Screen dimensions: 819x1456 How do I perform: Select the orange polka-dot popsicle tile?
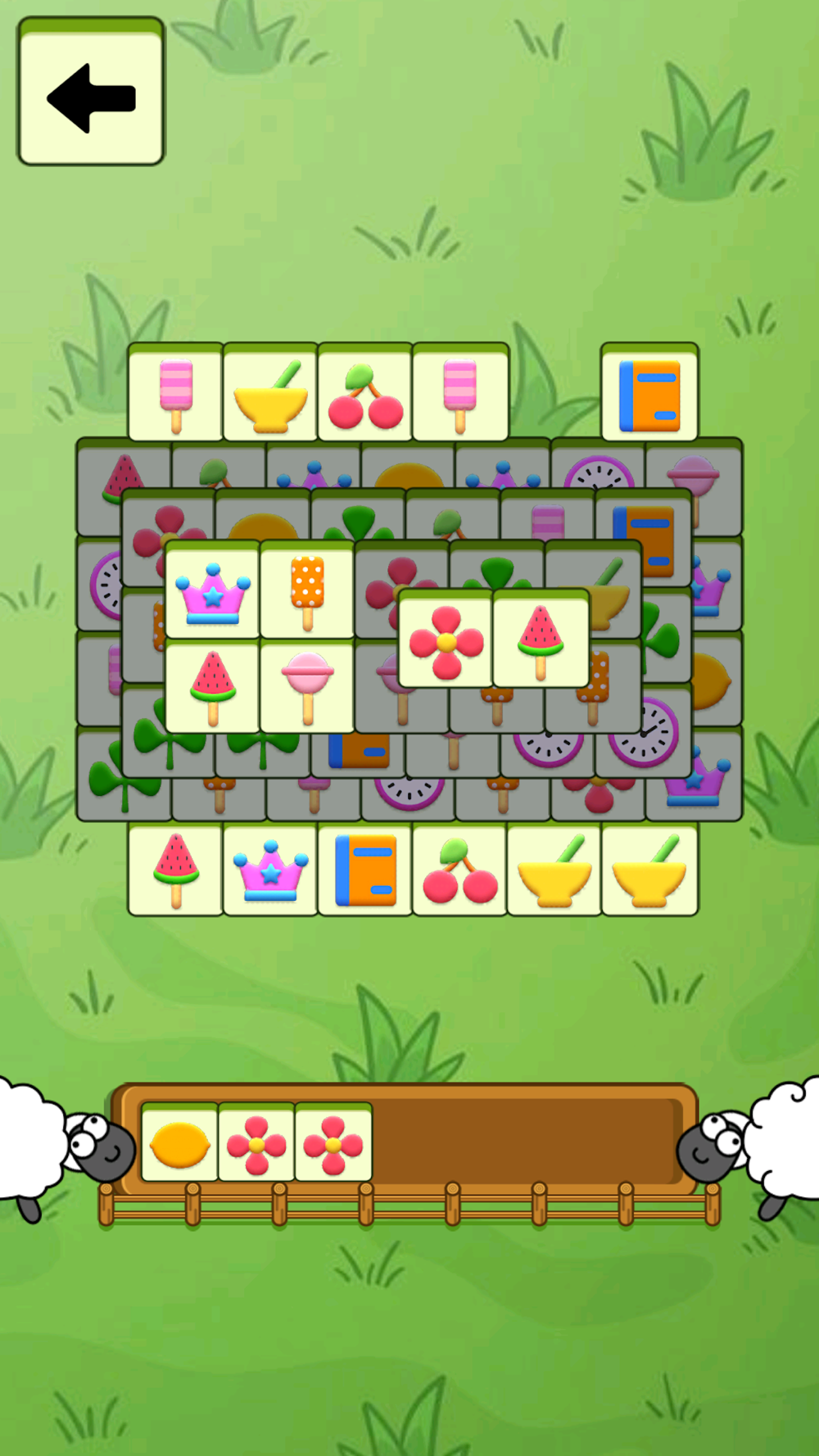(x=307, y=591)
